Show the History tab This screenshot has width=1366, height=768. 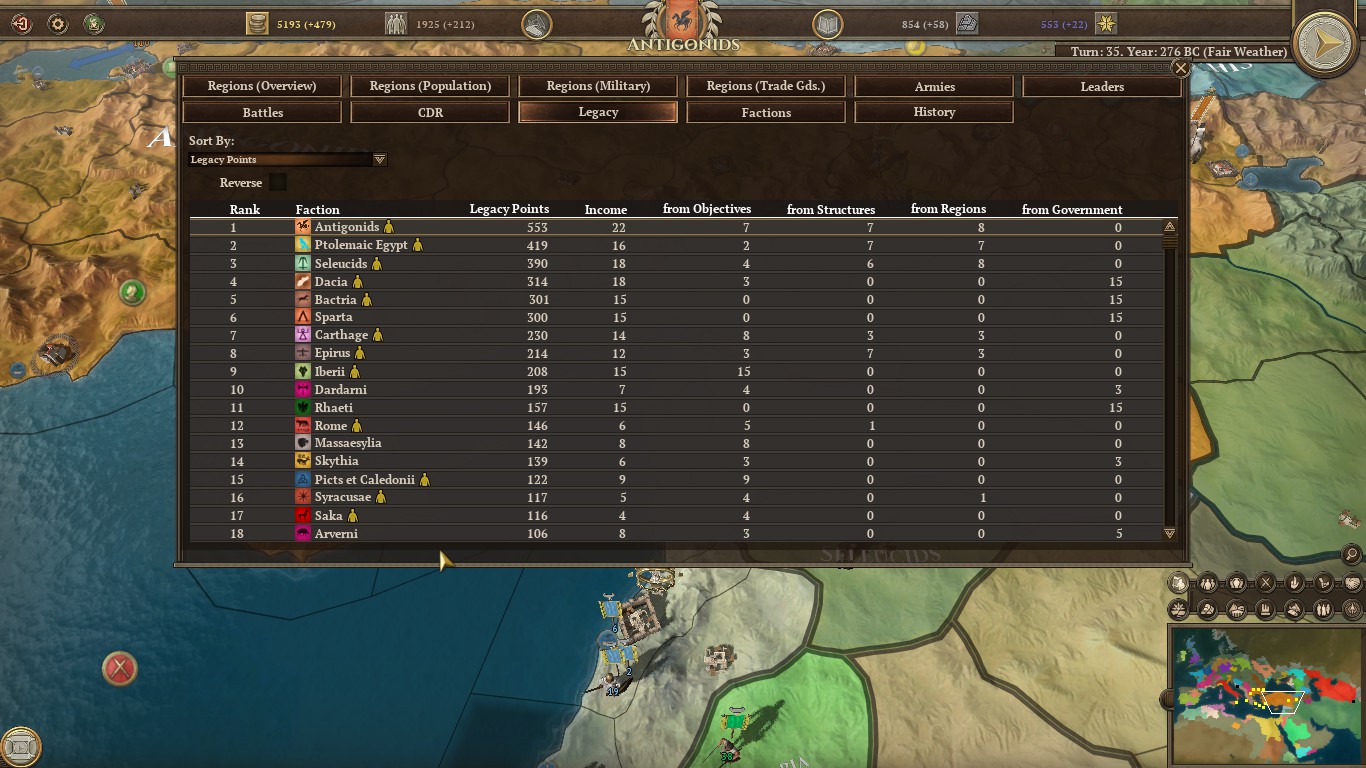(x=934, y=112)
